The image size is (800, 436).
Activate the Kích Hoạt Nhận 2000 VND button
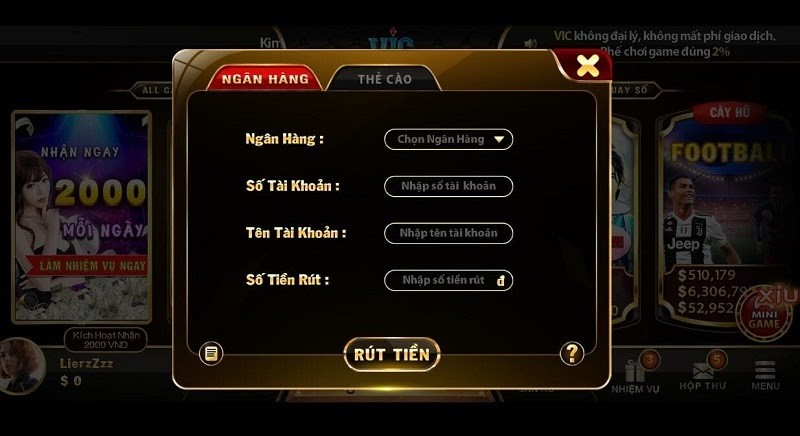pyautogui.click(x=104, y=339)
